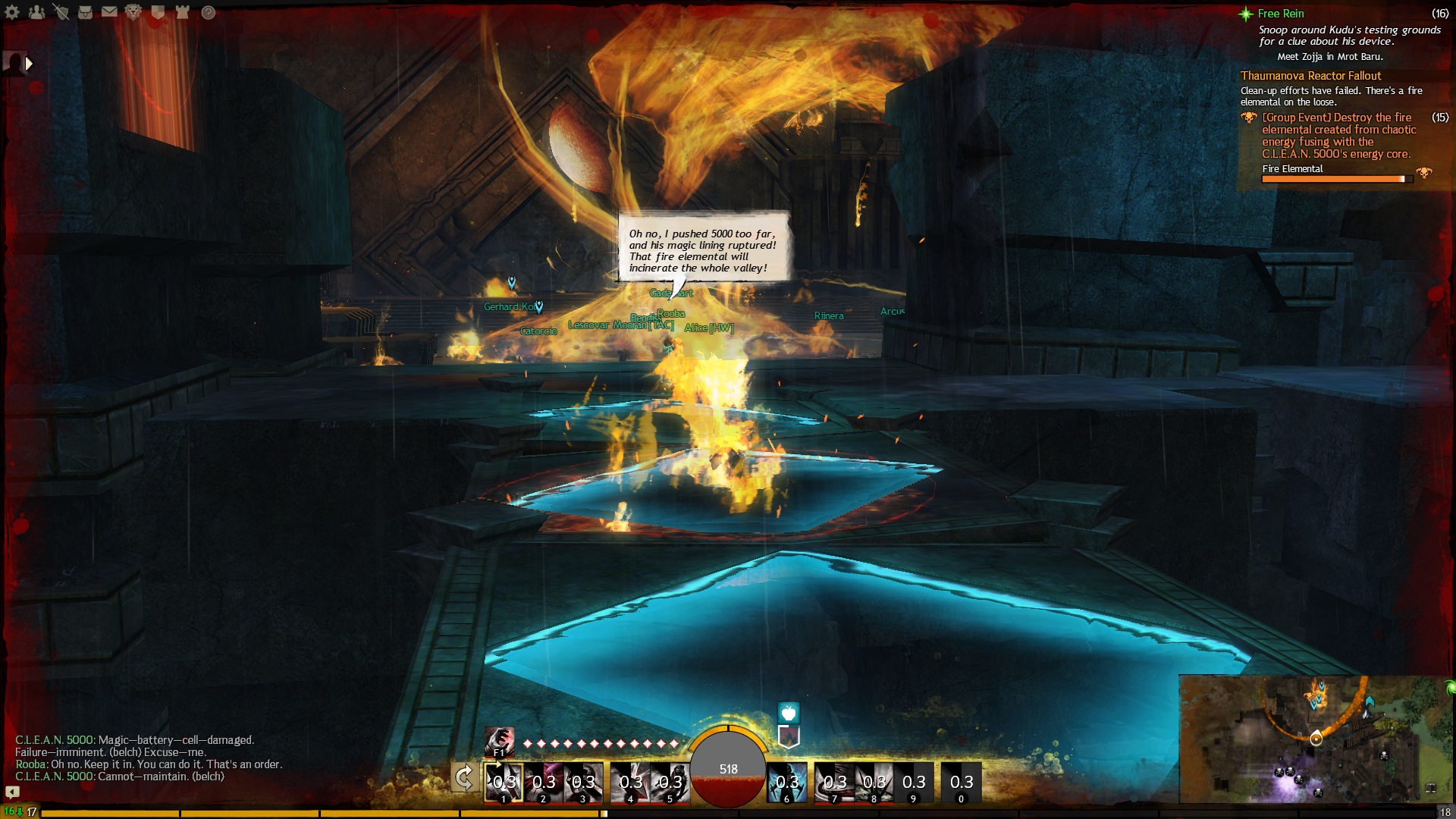The width and height of the screenshot is (1456, 819).
Task: Open the contacts and party panel
Action: click(36, 12)
